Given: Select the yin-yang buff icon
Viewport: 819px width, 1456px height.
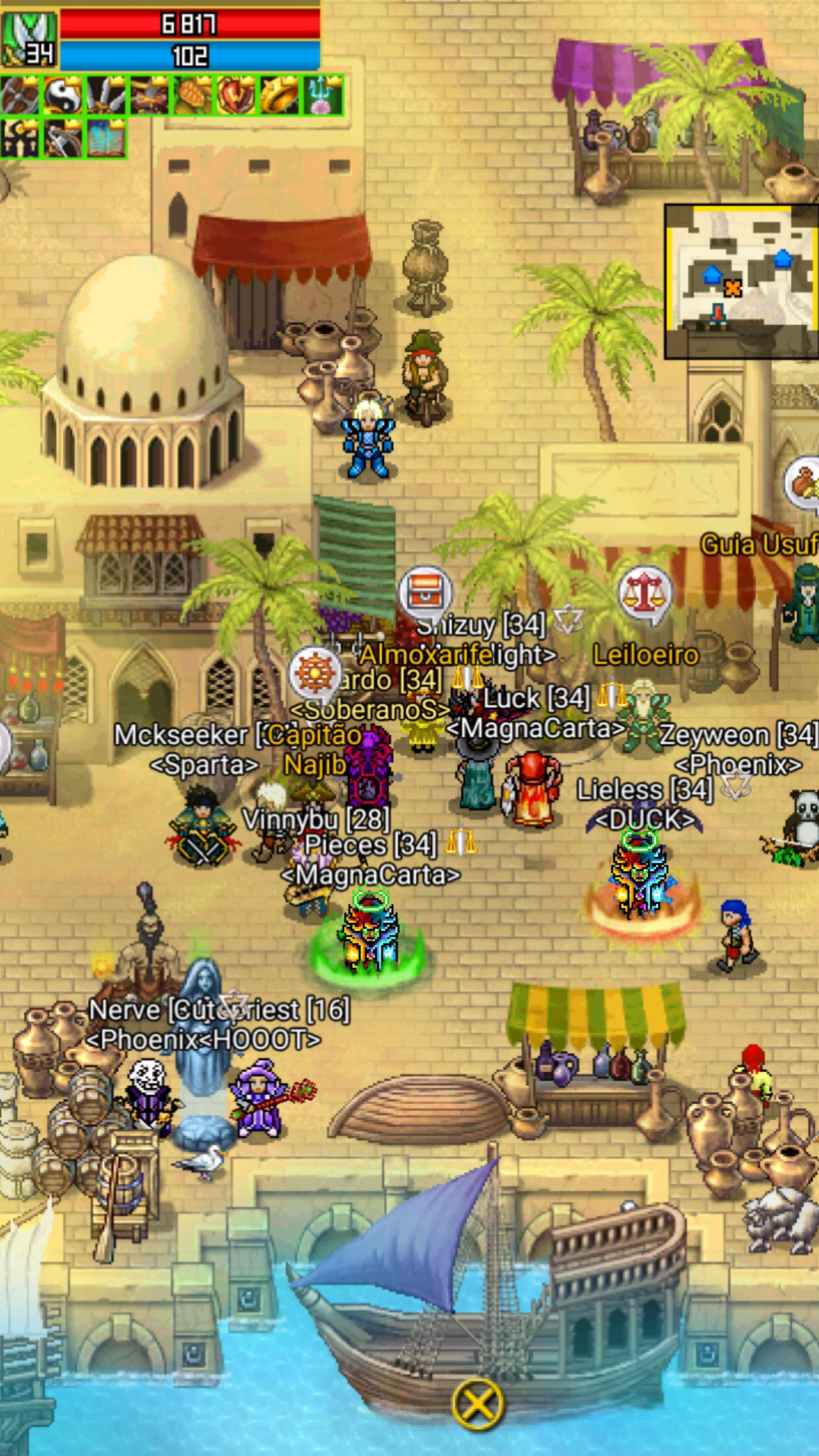Looking at the screenshot, I should (64, 96).
